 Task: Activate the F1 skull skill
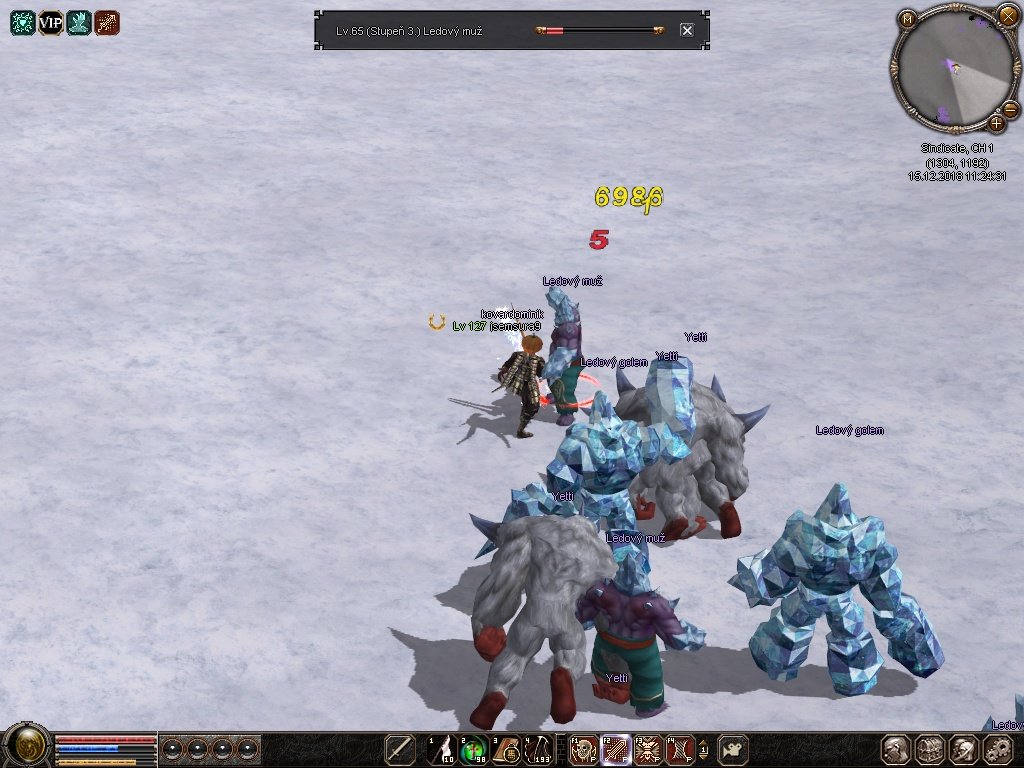point(584,749)
